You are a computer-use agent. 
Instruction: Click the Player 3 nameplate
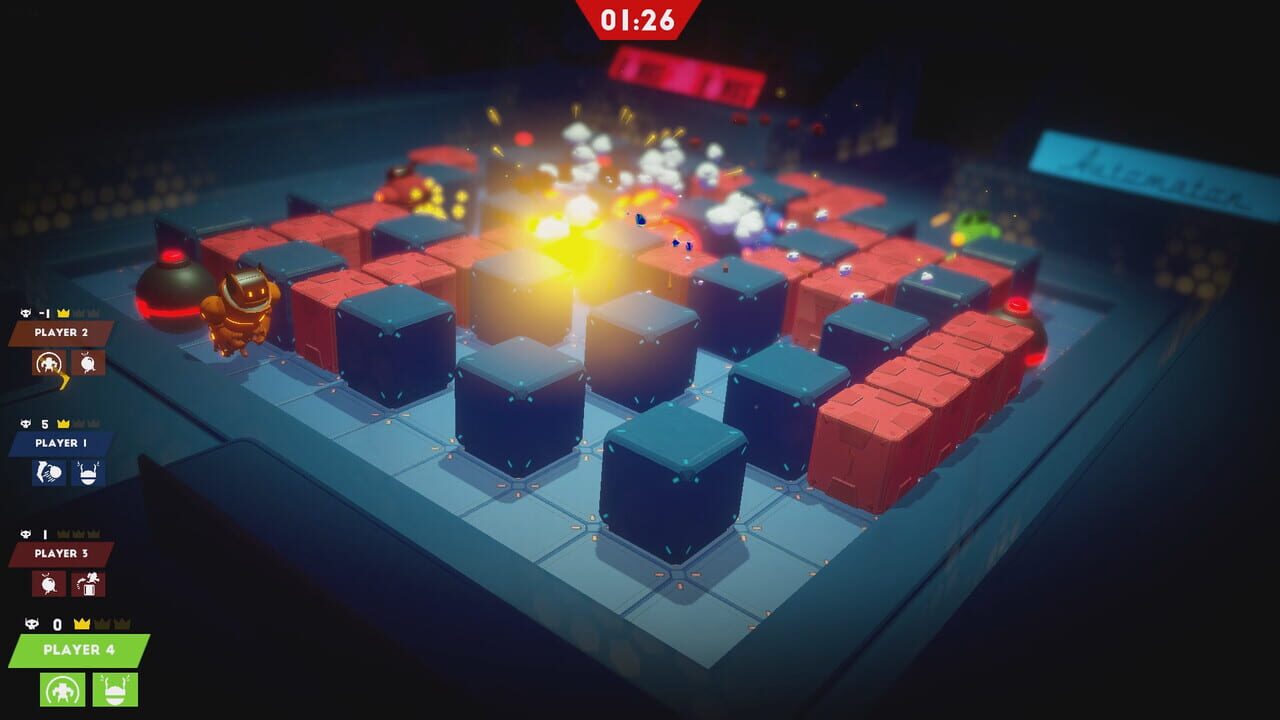(60, 551)
